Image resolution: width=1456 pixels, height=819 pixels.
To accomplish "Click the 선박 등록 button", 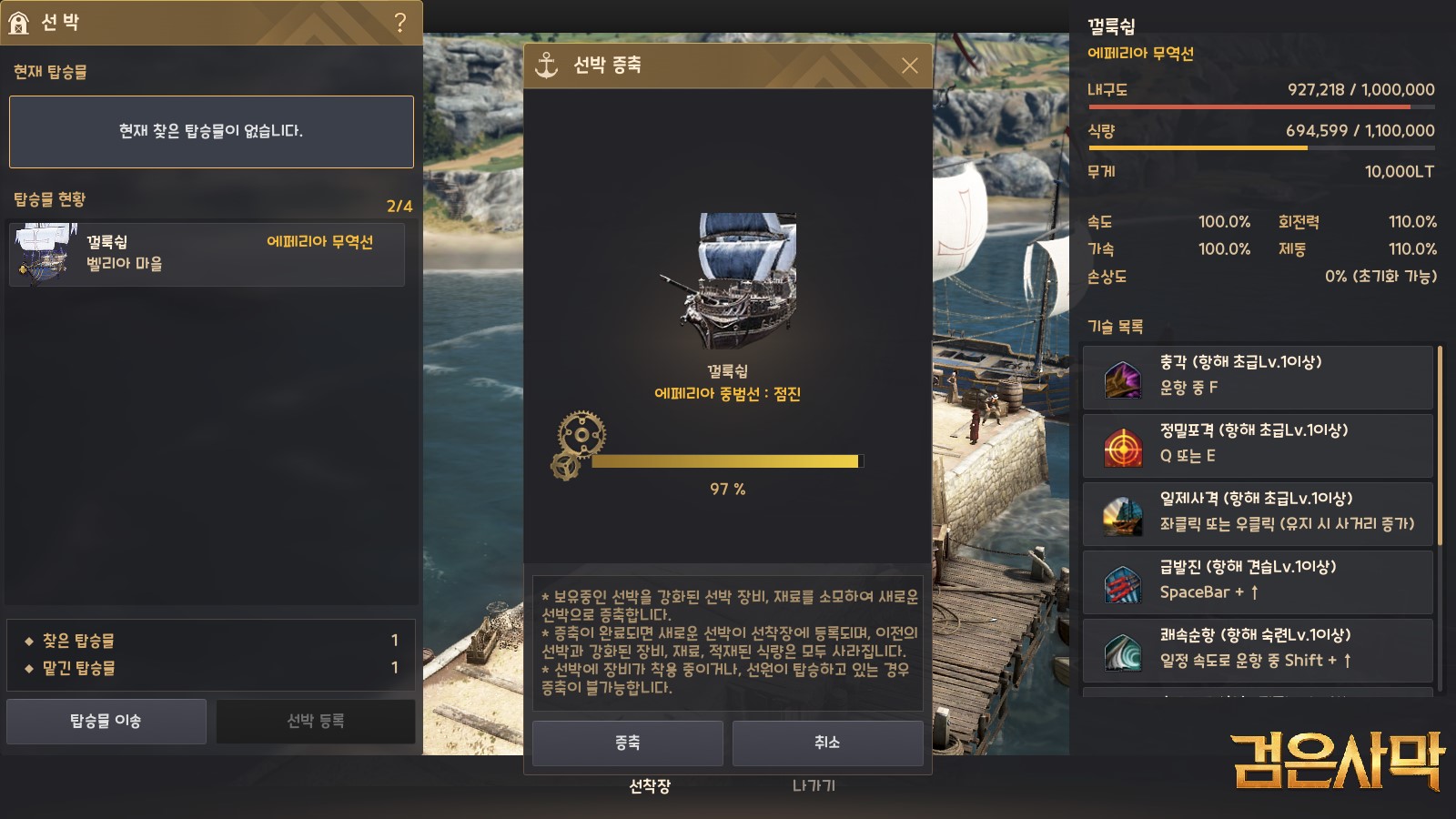I will (x=315, y=721).
